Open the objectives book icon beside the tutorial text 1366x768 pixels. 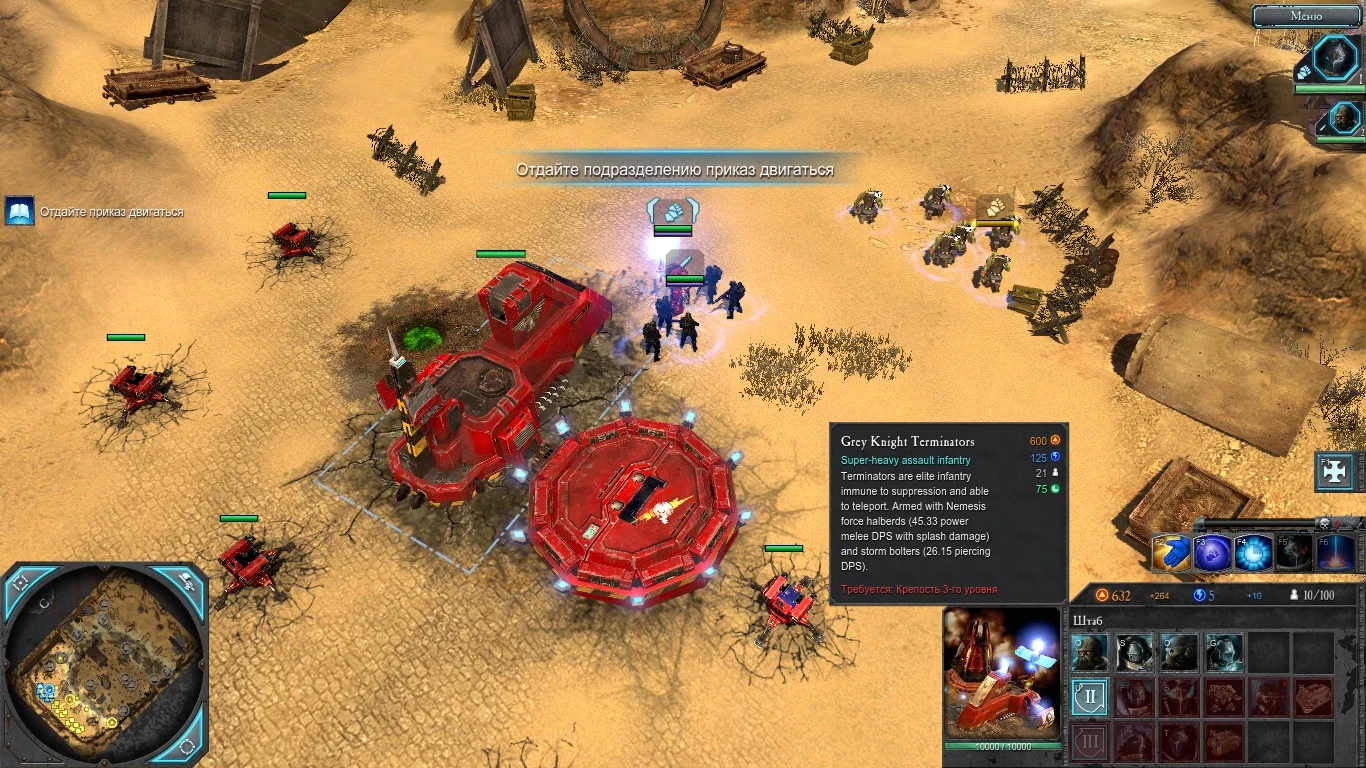coord(21,211)
